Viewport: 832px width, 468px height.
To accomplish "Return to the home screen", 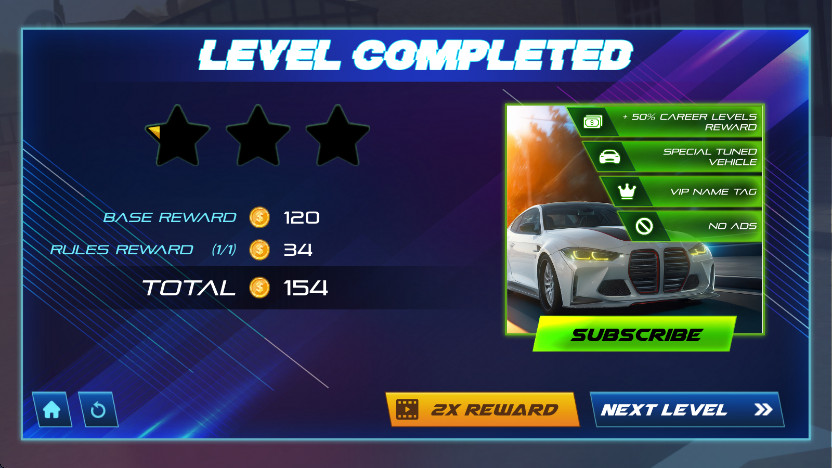I will click(x=52, y=409).
